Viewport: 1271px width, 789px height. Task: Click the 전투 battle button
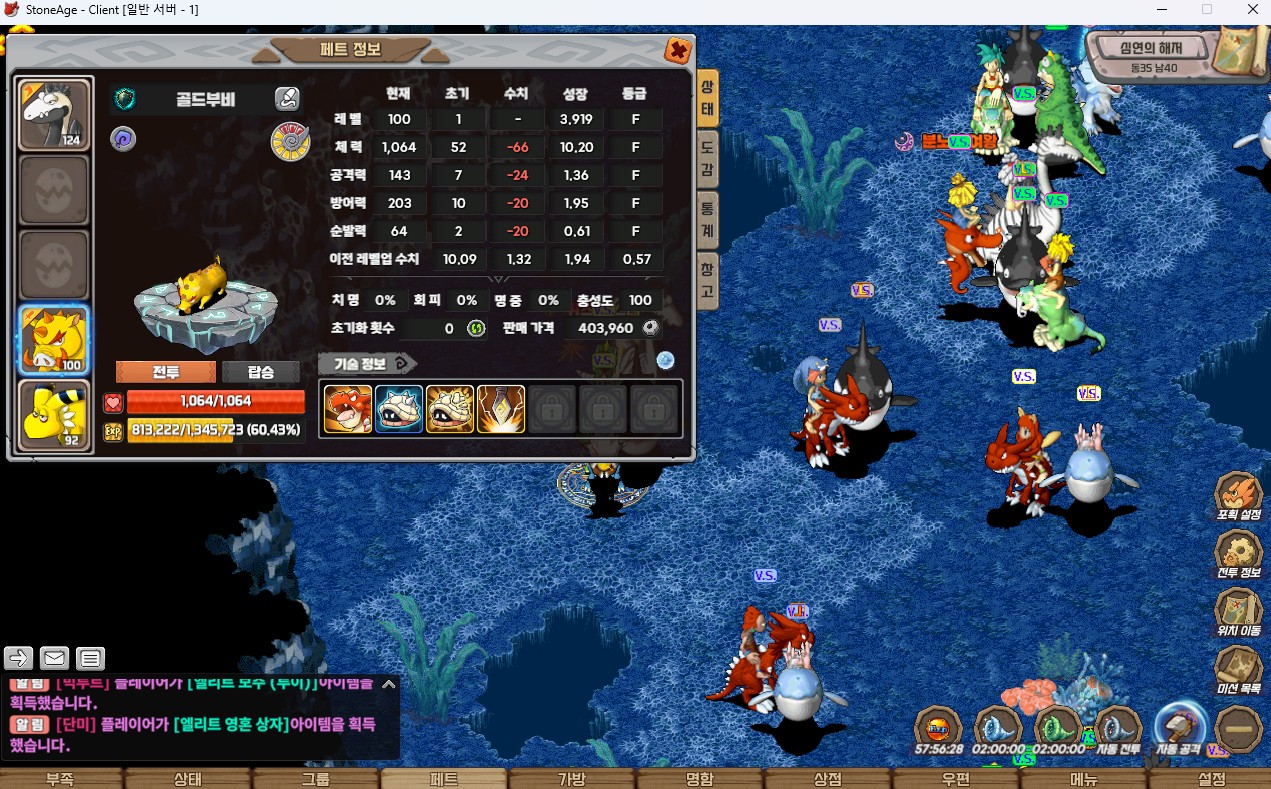(165, 372)
